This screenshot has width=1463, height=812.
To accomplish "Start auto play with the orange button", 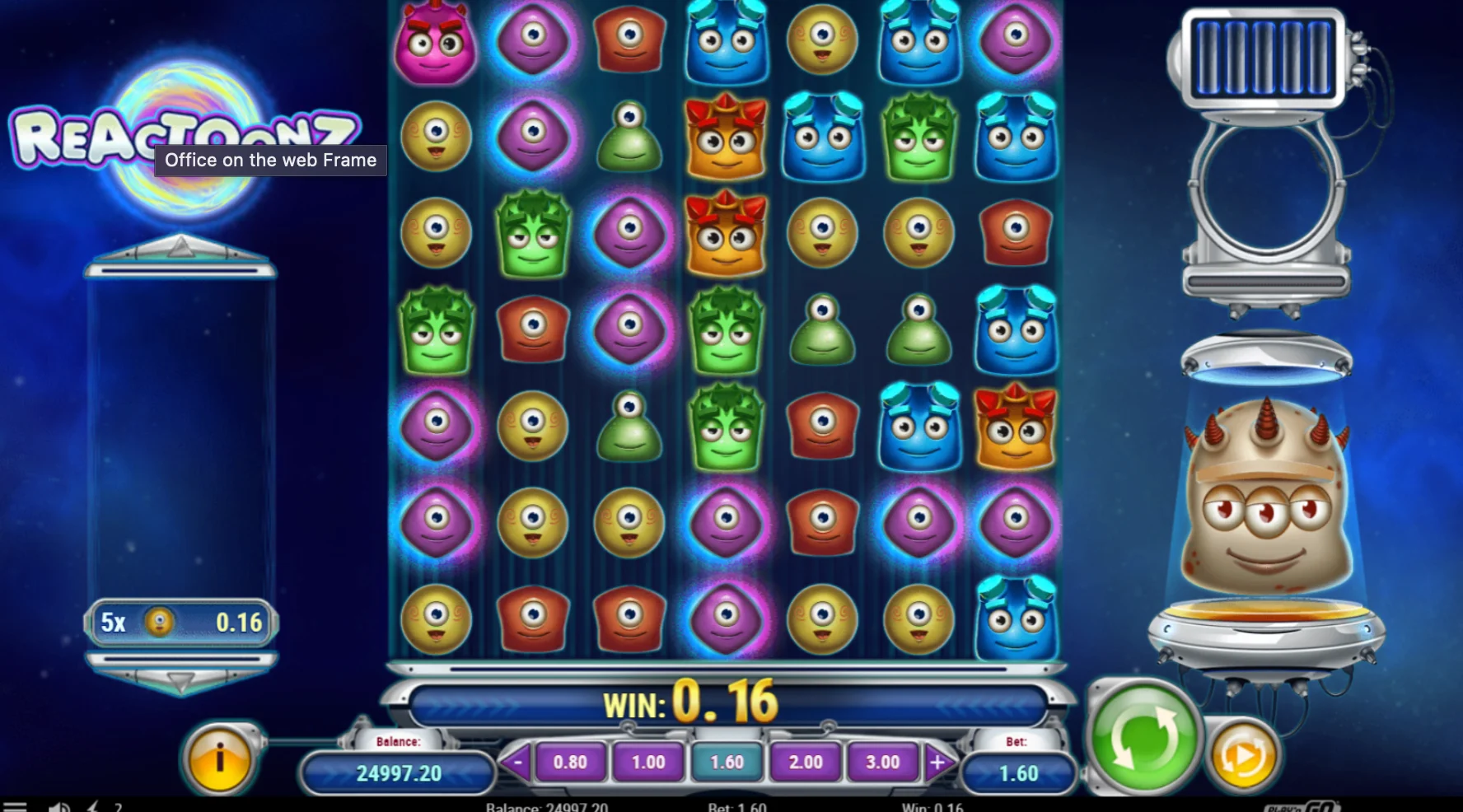I will (1243, 754).
